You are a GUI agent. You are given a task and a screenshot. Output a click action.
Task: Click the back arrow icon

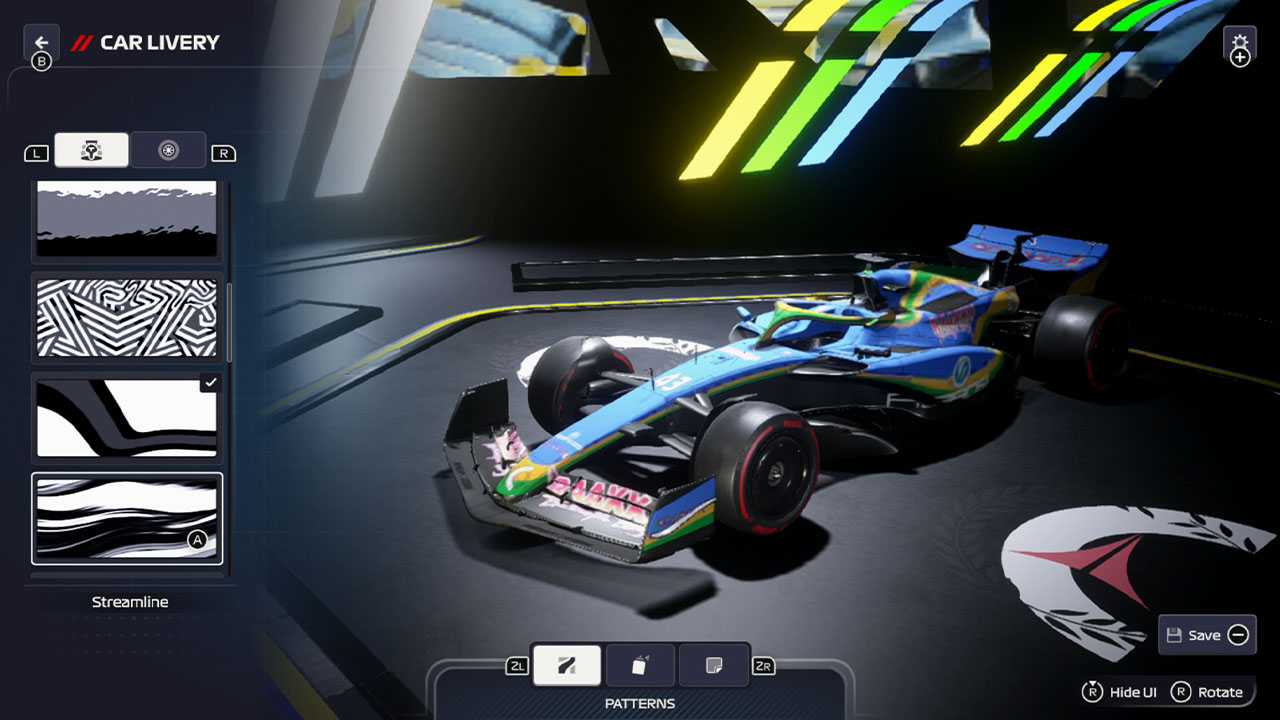click(x=41, y=41)
